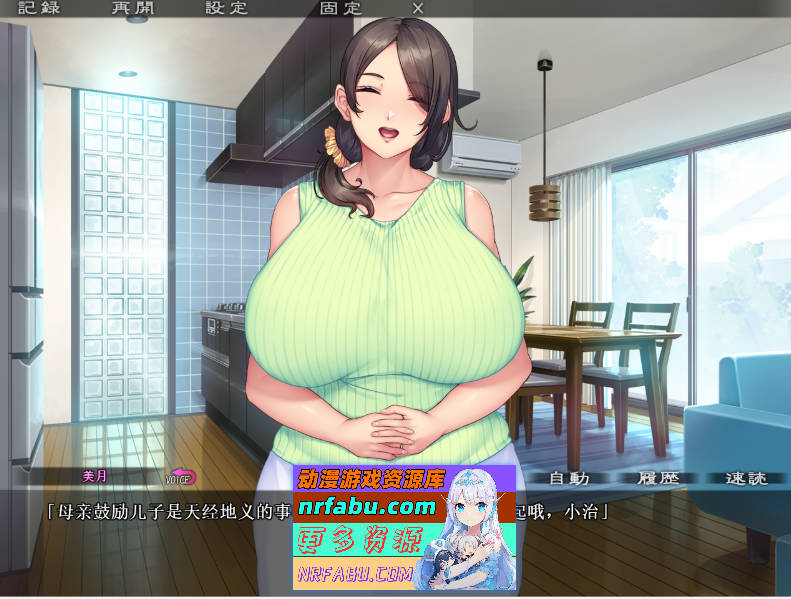791x599 pixels.
Task: Open the 記録 save menu
Action: pos(39,8)
